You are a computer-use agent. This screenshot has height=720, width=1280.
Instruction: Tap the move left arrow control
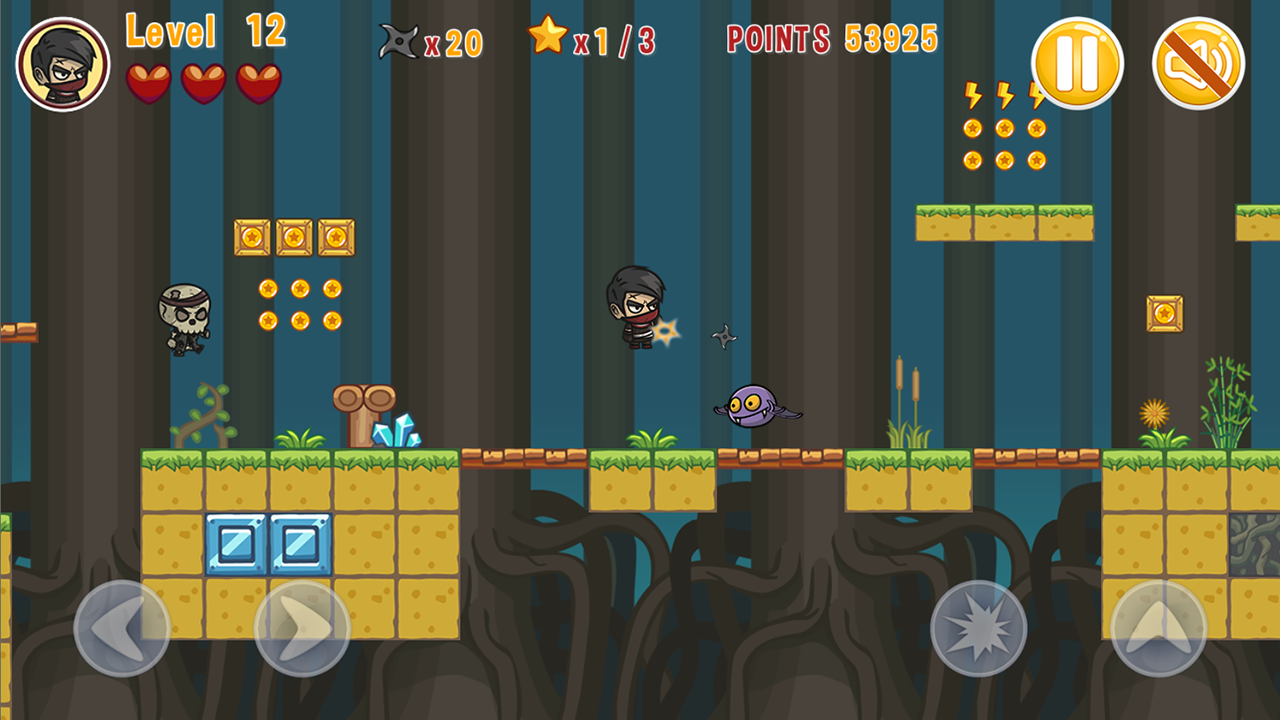click(x=122, y=628)
